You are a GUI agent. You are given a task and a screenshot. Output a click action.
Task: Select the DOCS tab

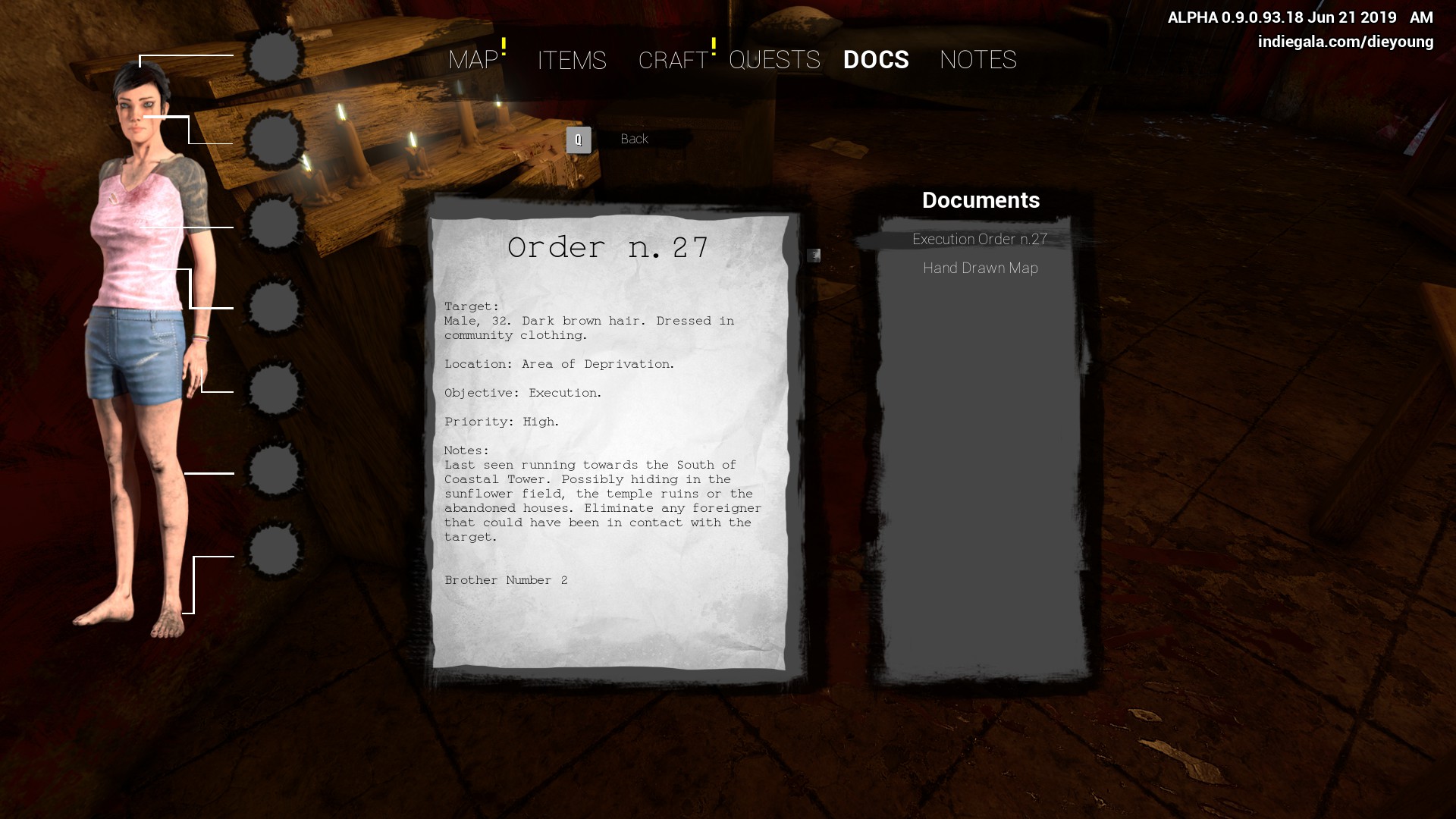coord(876,60)
